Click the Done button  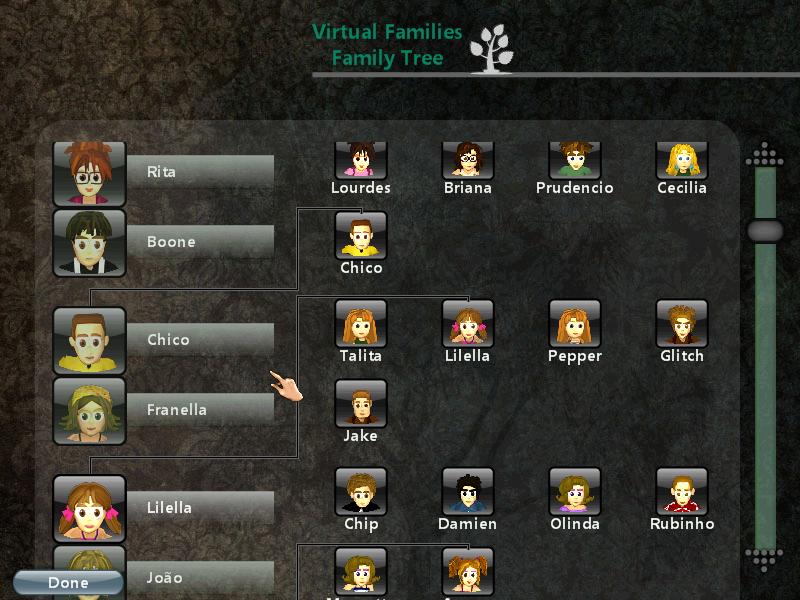(68, 582)
